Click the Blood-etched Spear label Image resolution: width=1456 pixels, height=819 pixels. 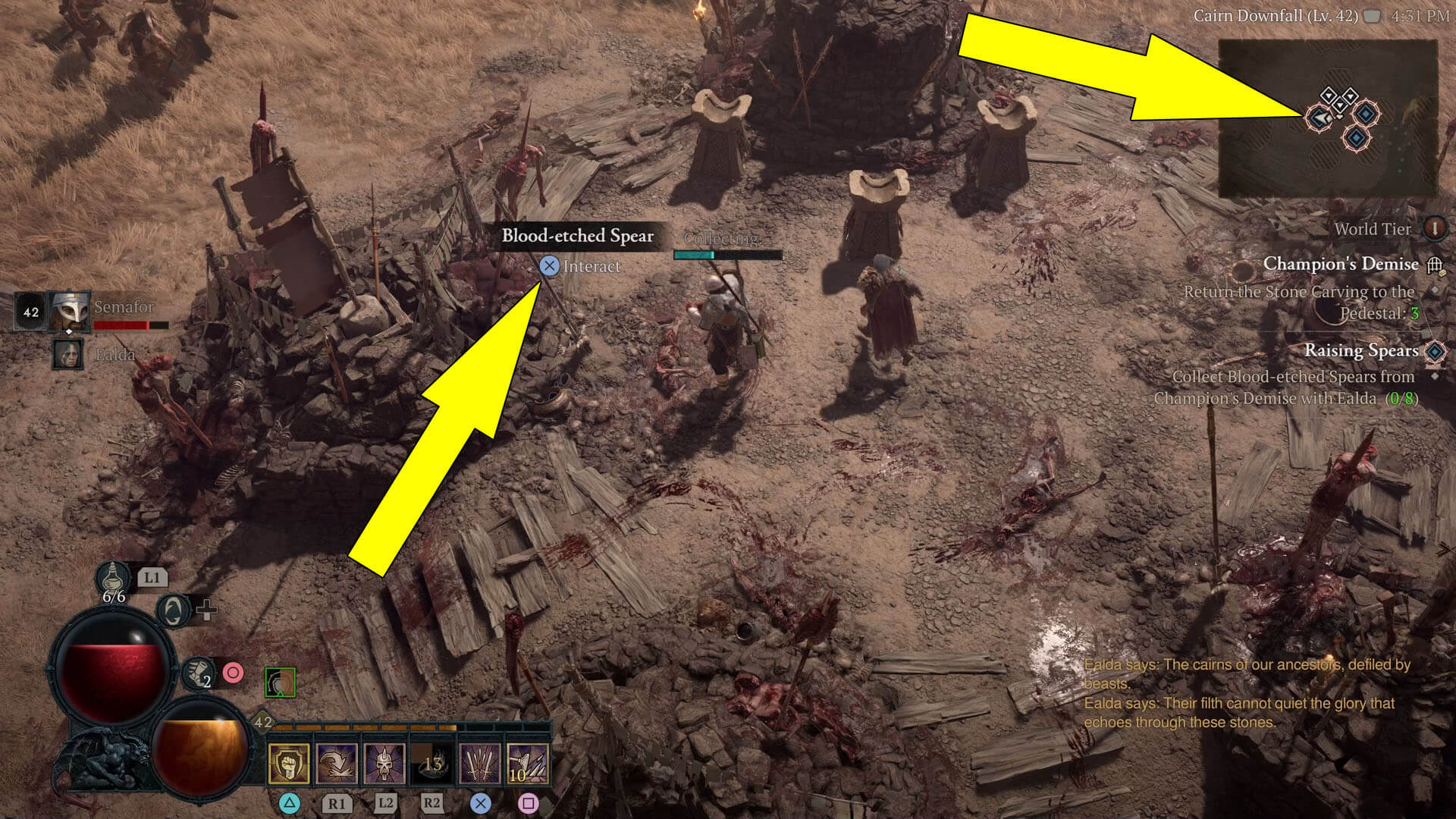[x=577, y=237]
